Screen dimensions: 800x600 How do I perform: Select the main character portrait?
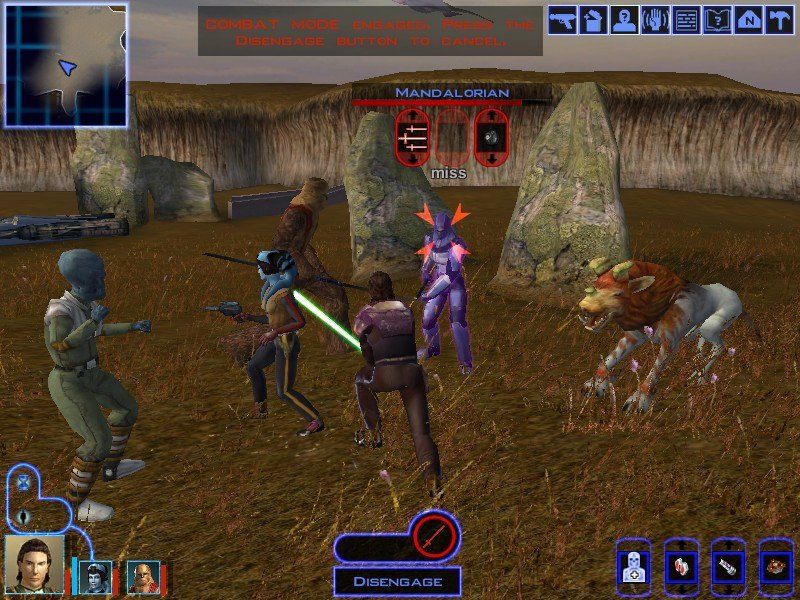pos(34,565)
